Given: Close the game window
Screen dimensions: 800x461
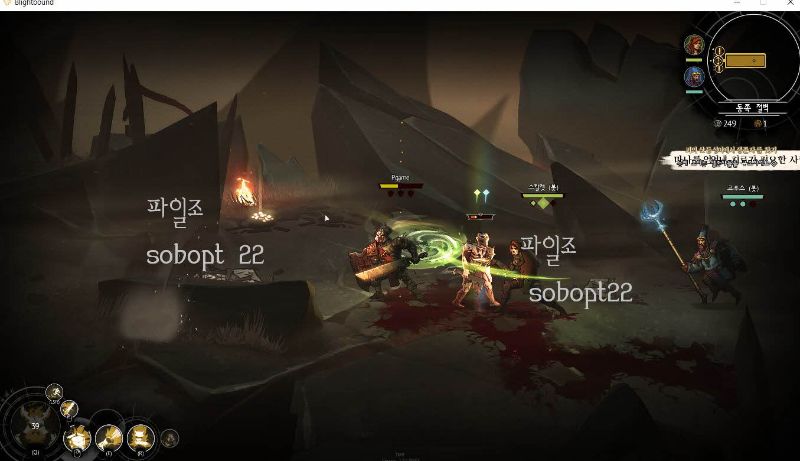Looking at the screenshot, I should click(790, 4).
